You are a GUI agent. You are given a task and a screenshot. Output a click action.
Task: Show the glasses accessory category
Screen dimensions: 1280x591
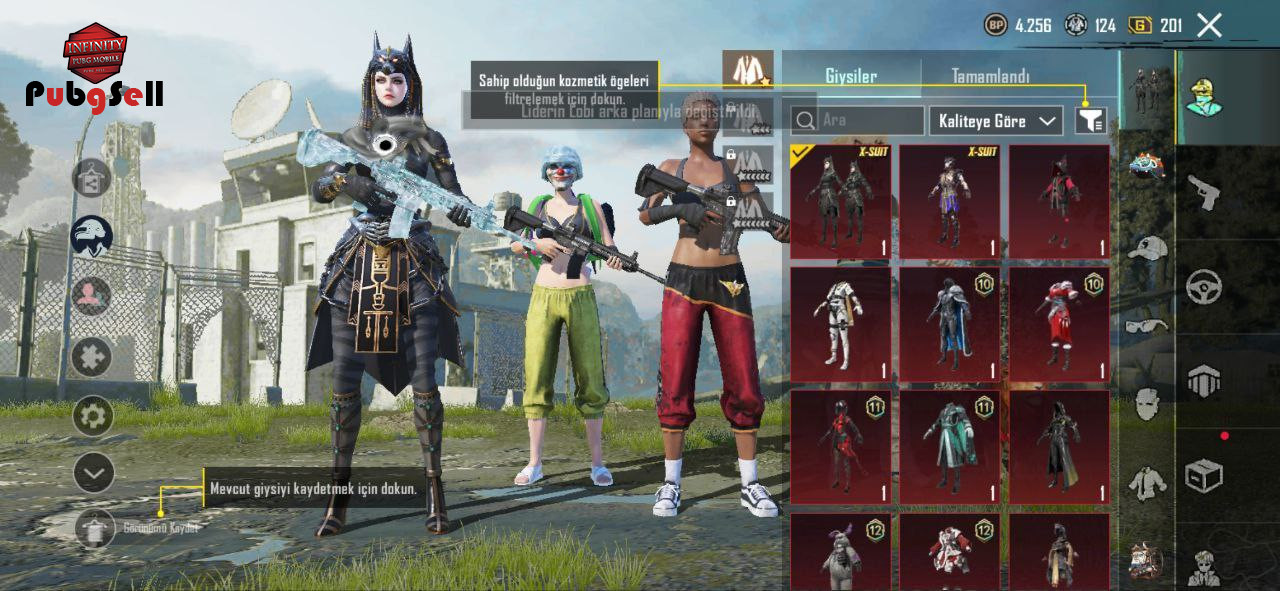pos(1147,325)
